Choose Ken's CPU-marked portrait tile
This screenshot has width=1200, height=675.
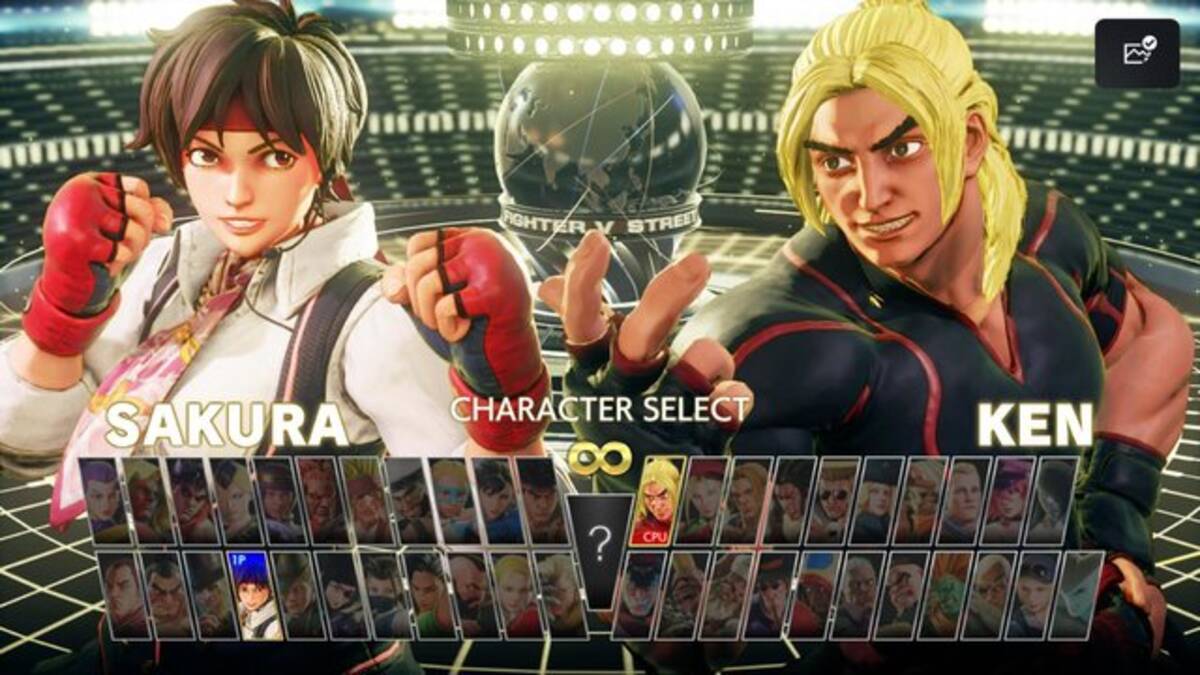pyautogui.click(x=659, y=500)
